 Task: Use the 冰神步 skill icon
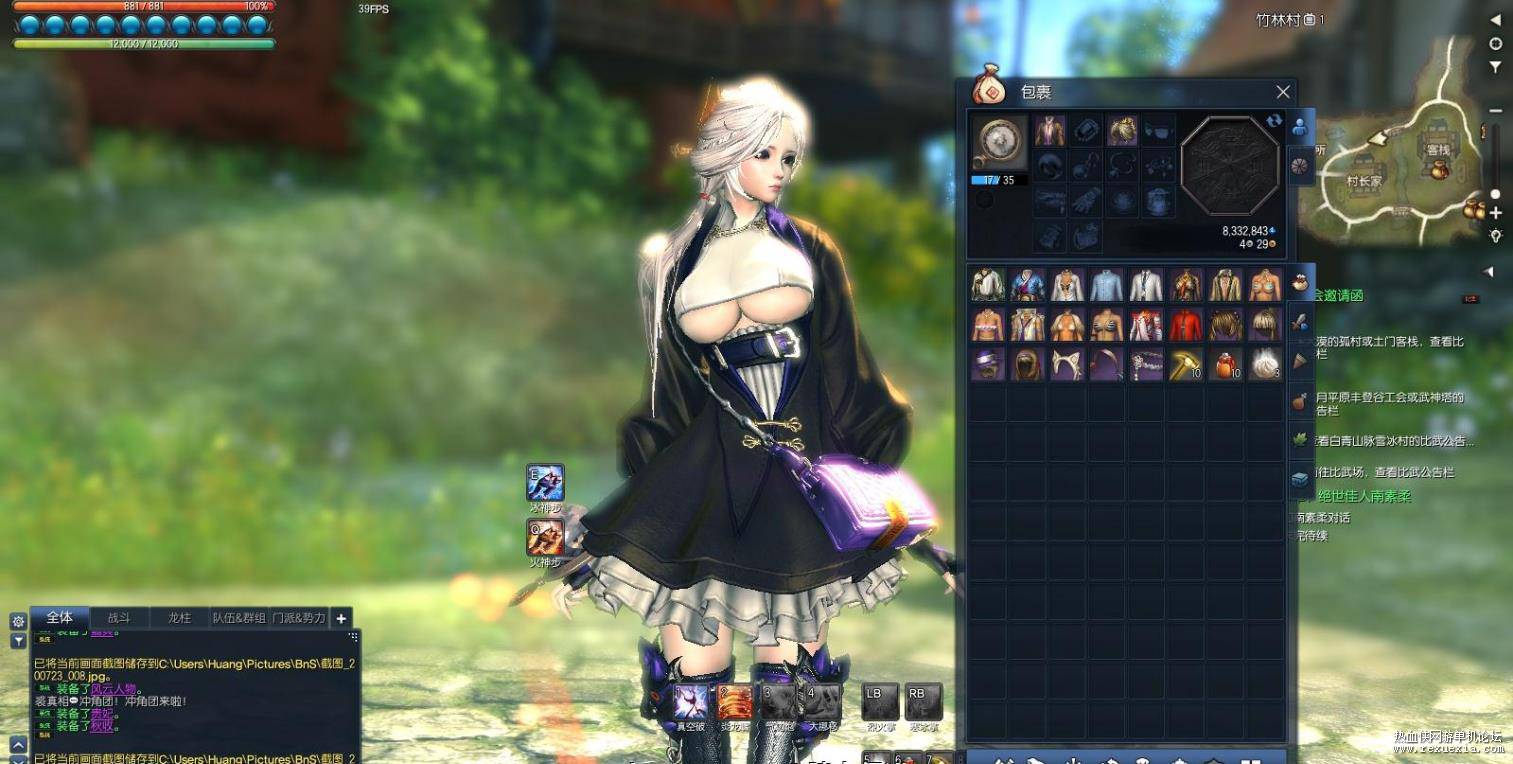point(546,482)
